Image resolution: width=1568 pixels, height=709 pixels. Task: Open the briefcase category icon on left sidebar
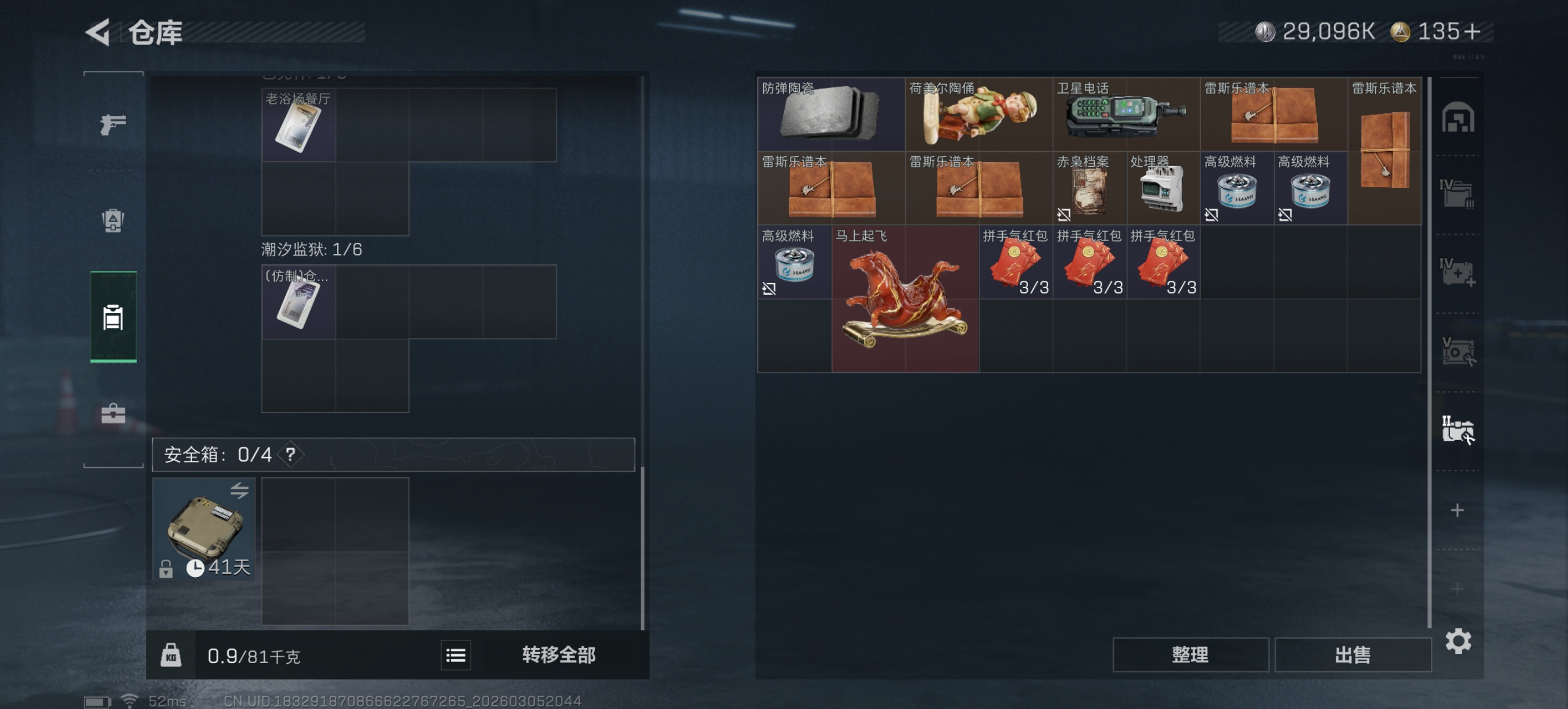[112, 414]
